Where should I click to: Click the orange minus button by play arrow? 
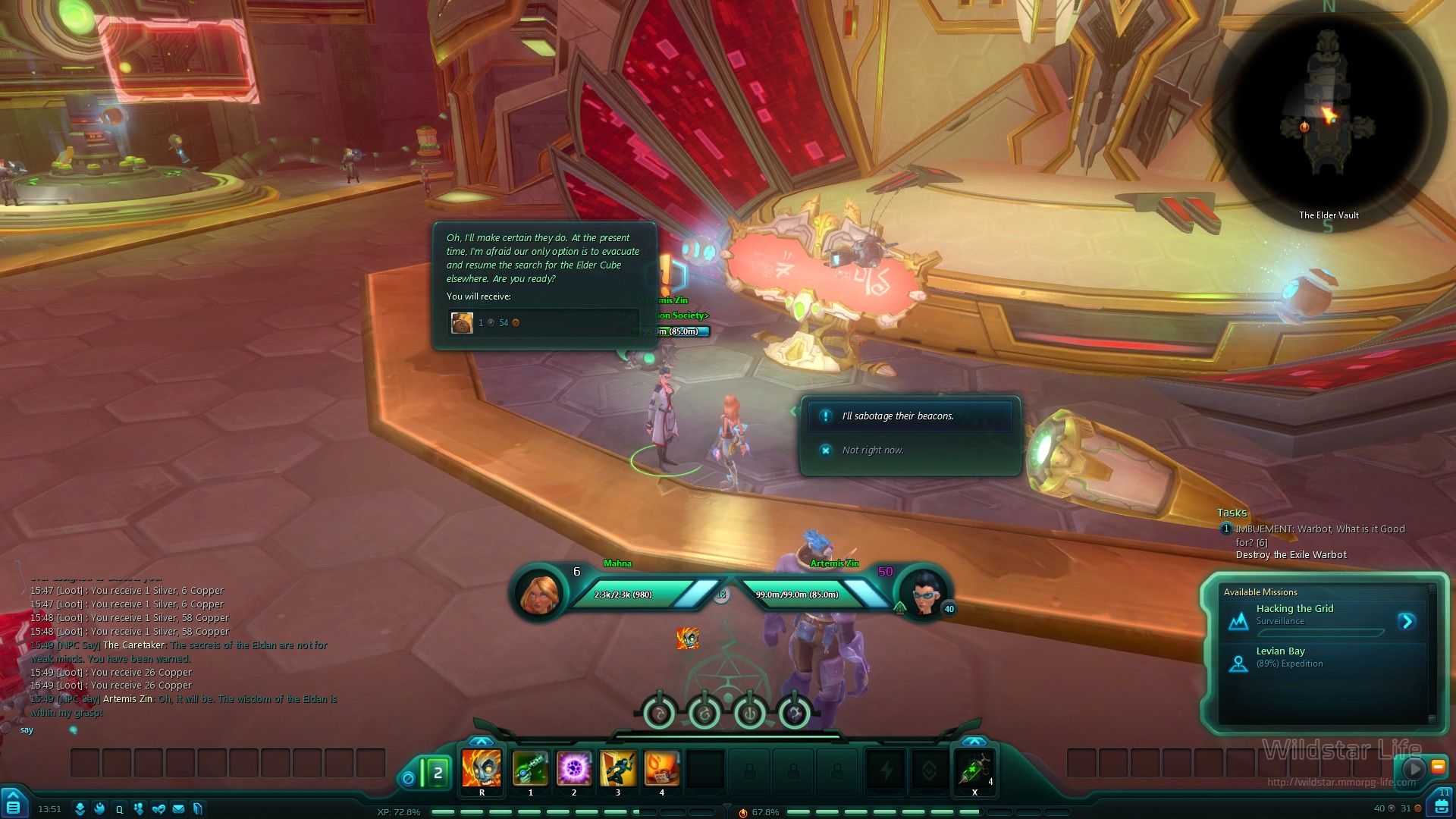click(x=1438, y=767)
